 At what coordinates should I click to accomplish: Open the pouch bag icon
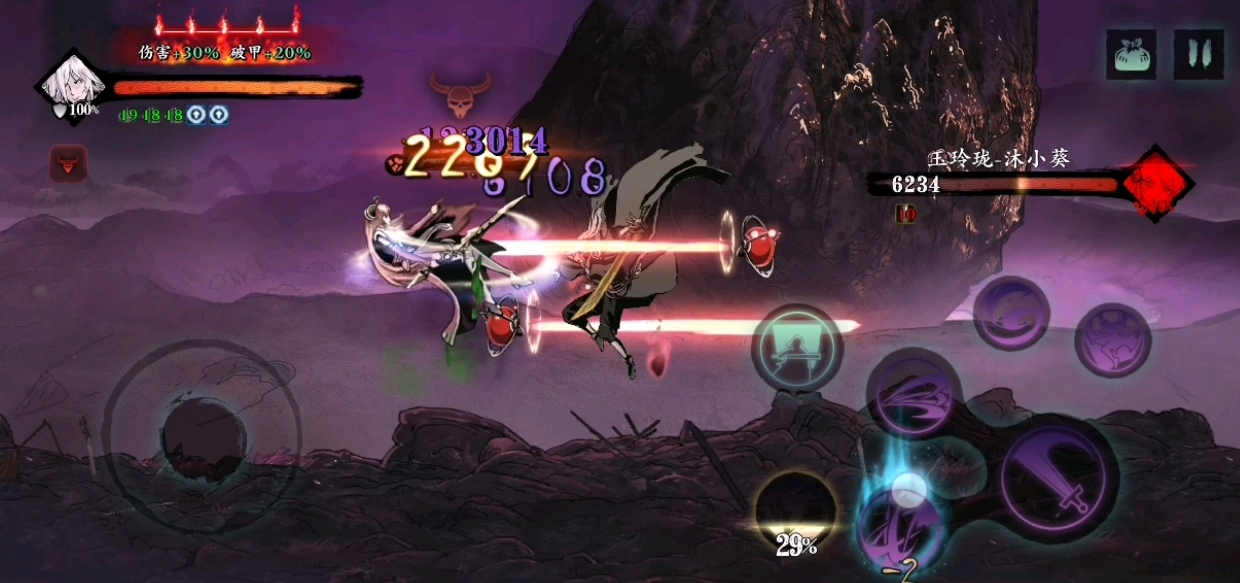click(1131, 54)
